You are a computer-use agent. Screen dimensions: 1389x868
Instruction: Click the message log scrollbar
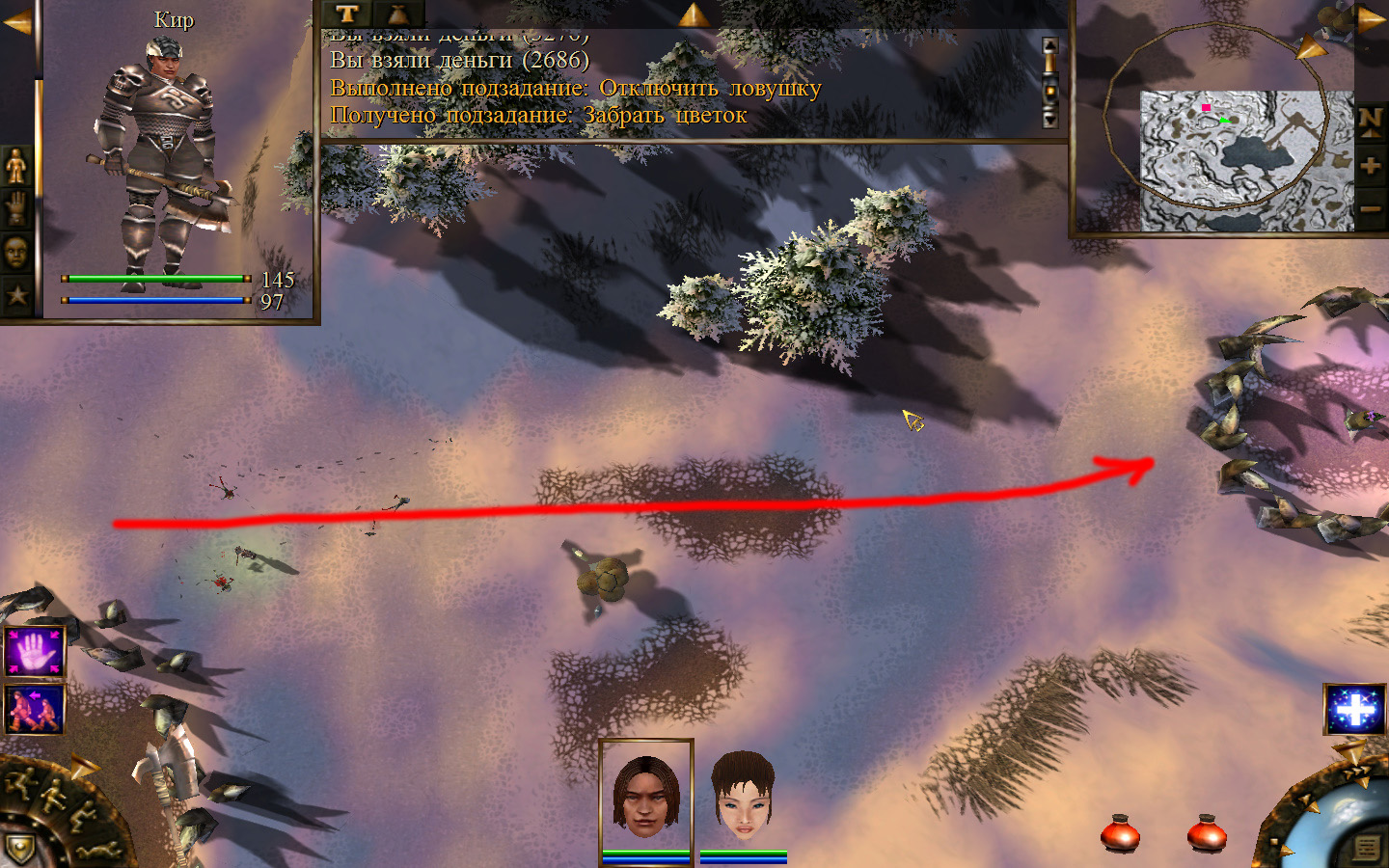coord(1050,84)
